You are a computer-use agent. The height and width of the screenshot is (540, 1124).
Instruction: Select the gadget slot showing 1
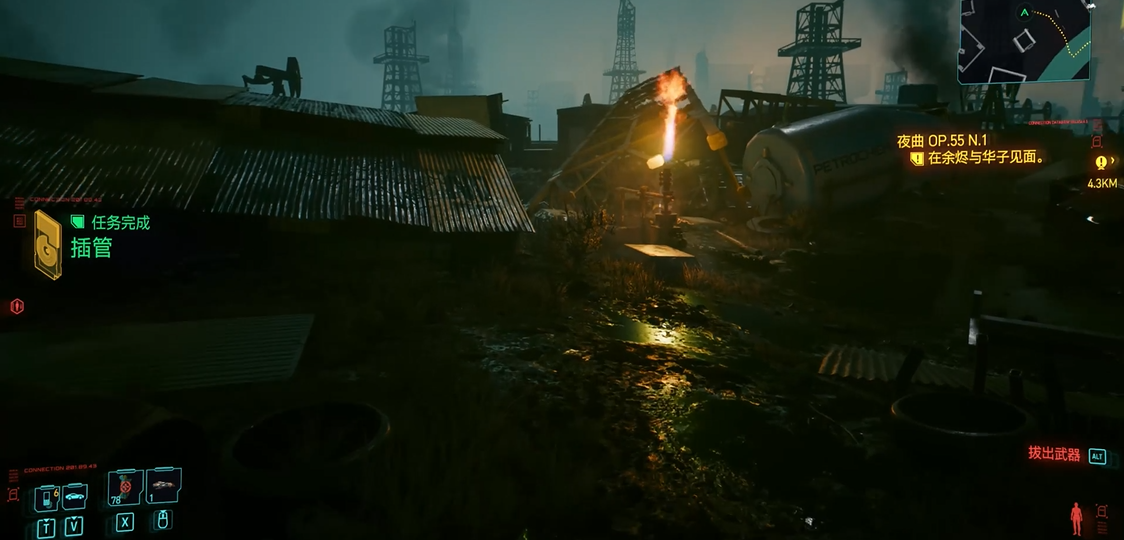[x=162, y=487]
